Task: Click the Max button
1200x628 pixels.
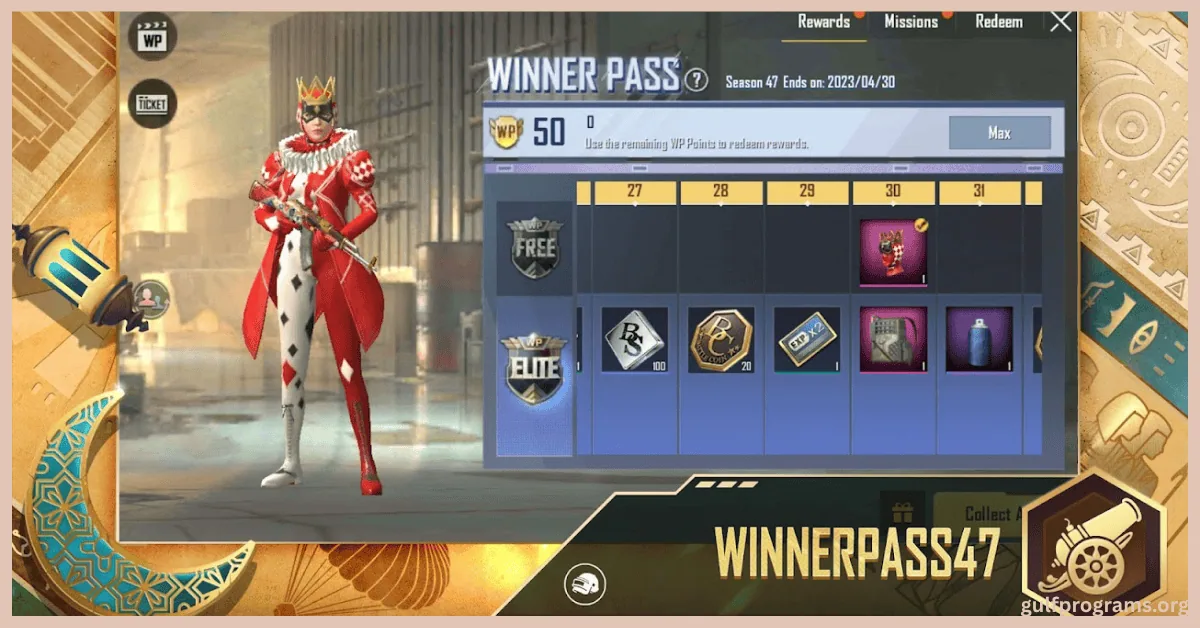Action: coord(999,133)
